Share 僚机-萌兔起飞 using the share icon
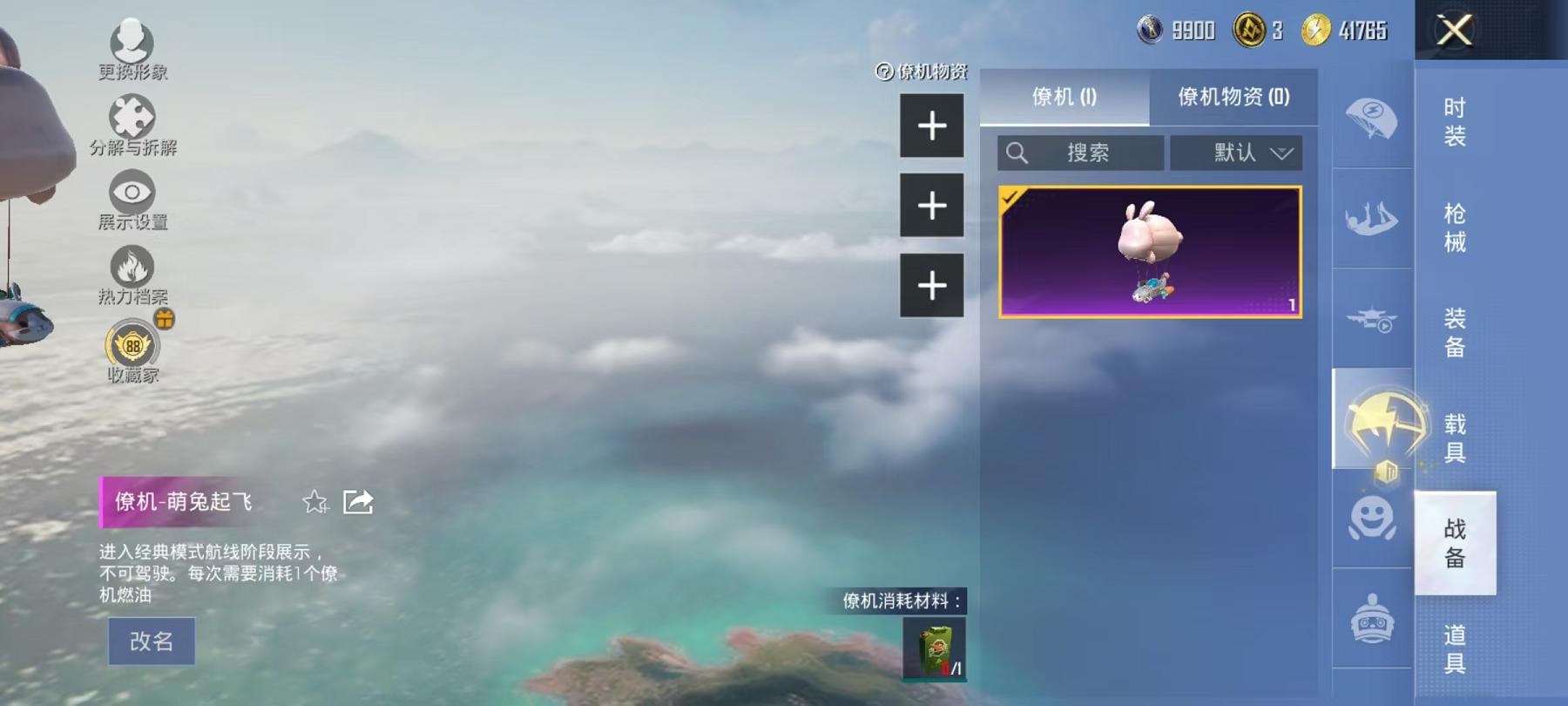Screen dimensions: 1568x706 [357, 502]
